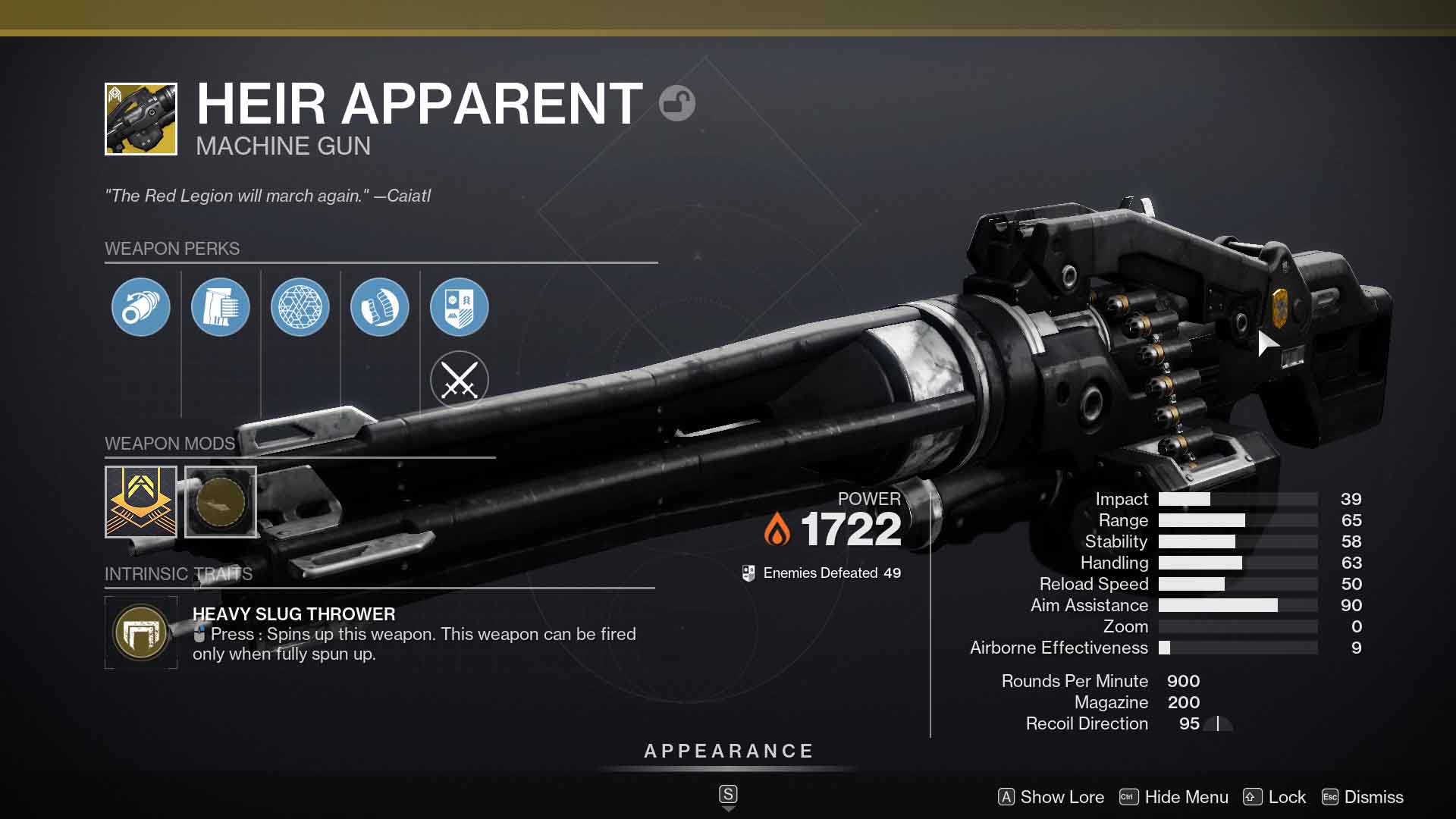Open the Heir Apparent catalyst perk icon
1456x819 pixels.
[460, 306]
